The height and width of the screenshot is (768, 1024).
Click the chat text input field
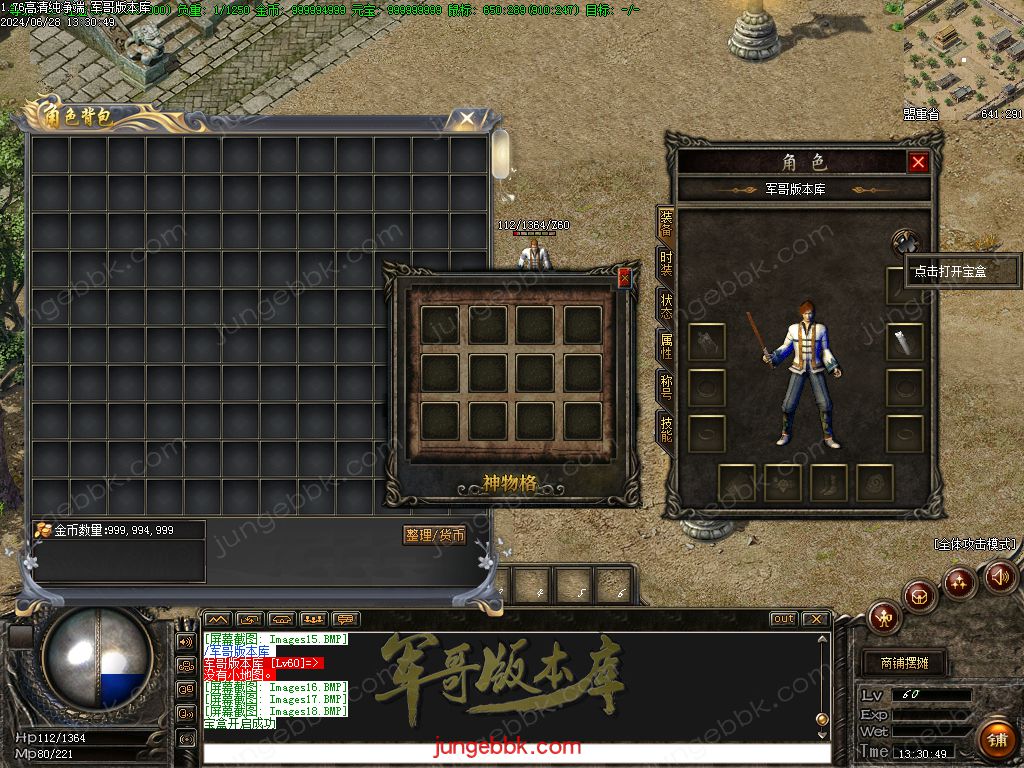click(516, 753)
